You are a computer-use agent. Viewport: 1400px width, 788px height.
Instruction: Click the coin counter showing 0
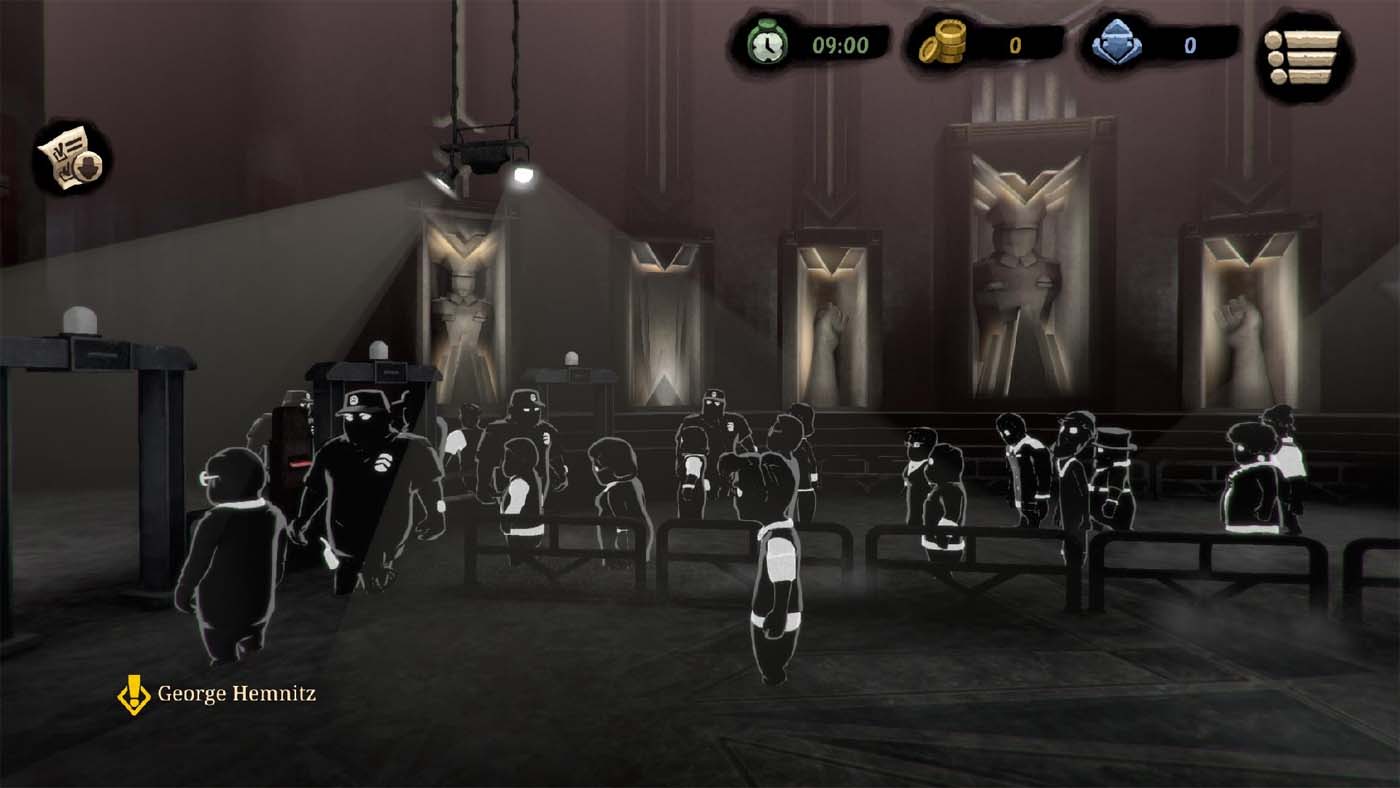coord(1013,44)
